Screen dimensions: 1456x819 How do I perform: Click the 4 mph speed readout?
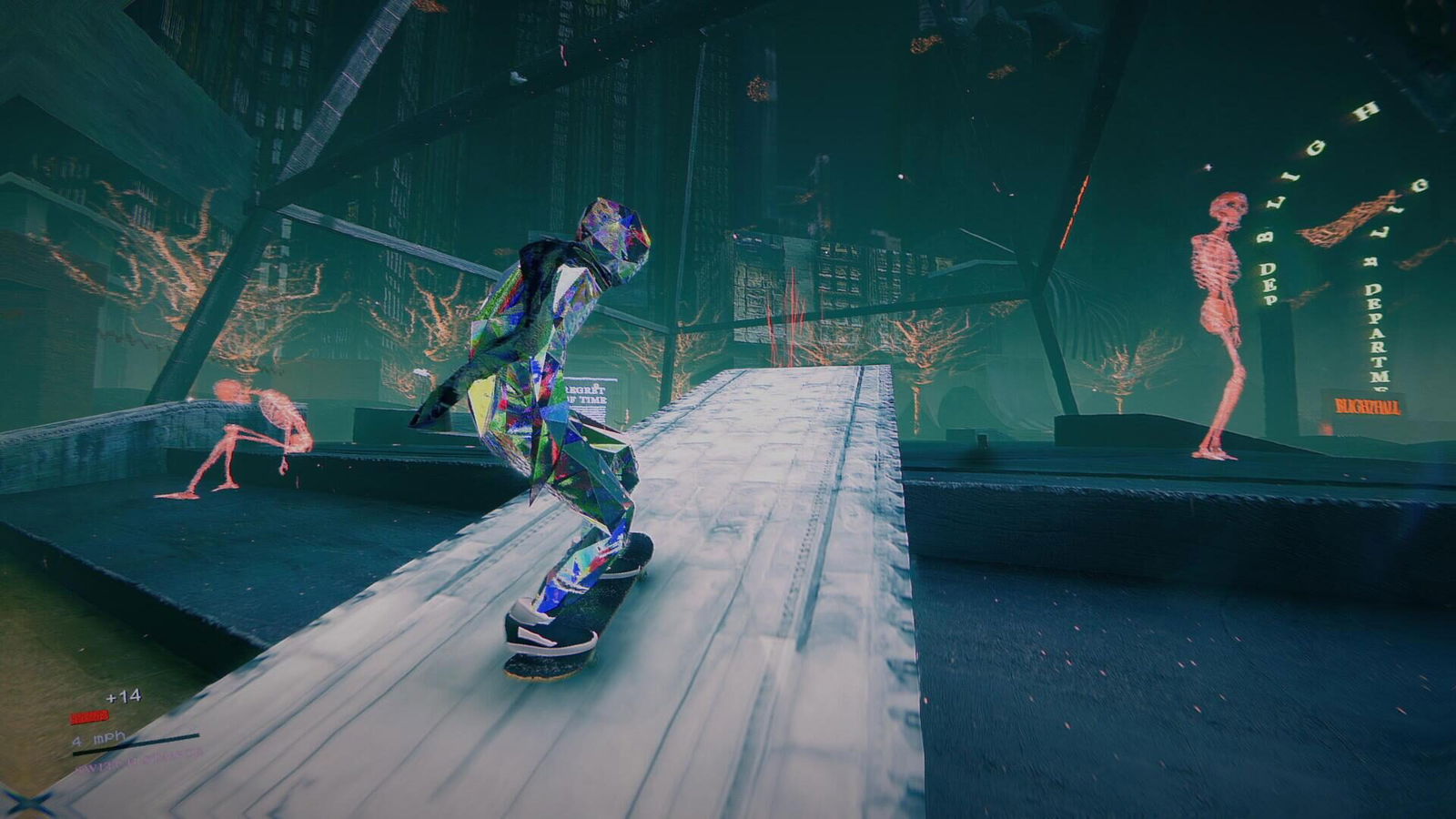(98, 738)
